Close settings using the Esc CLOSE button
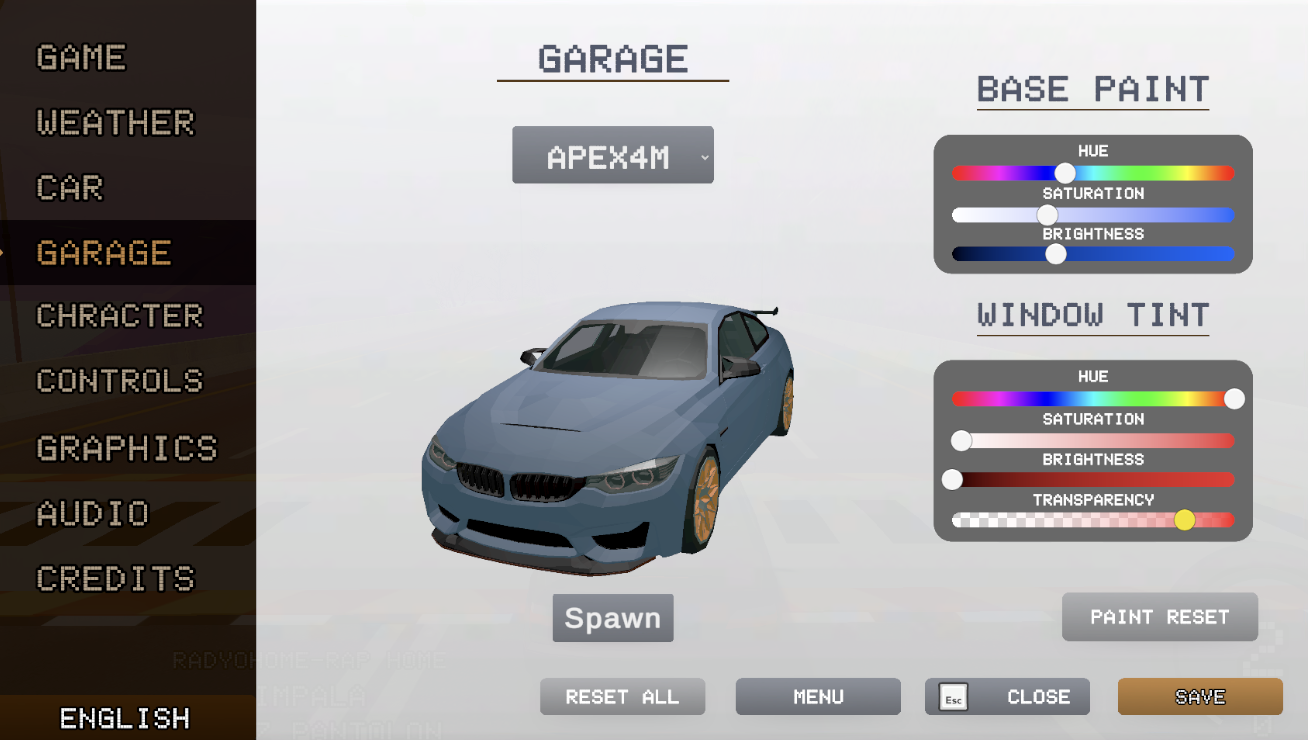 pos(1007,696)
